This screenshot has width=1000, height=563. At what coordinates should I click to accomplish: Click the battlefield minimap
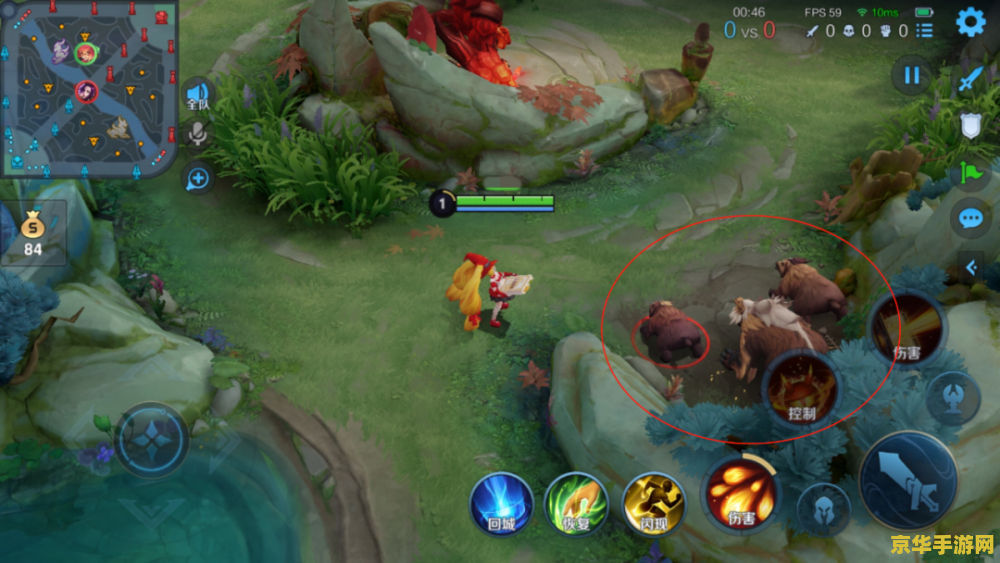pos(89,88)
